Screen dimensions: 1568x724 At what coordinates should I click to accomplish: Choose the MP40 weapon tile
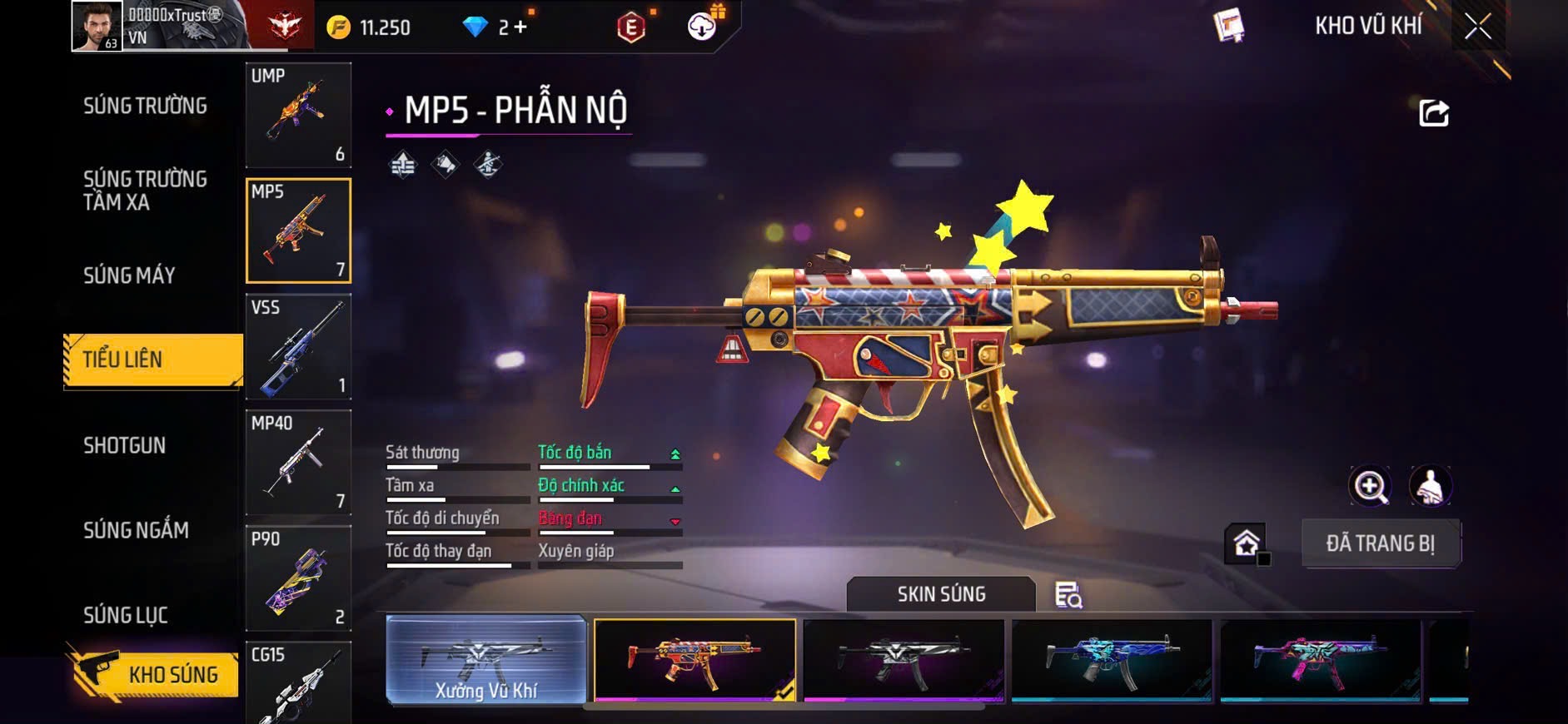tap(298, 462)
